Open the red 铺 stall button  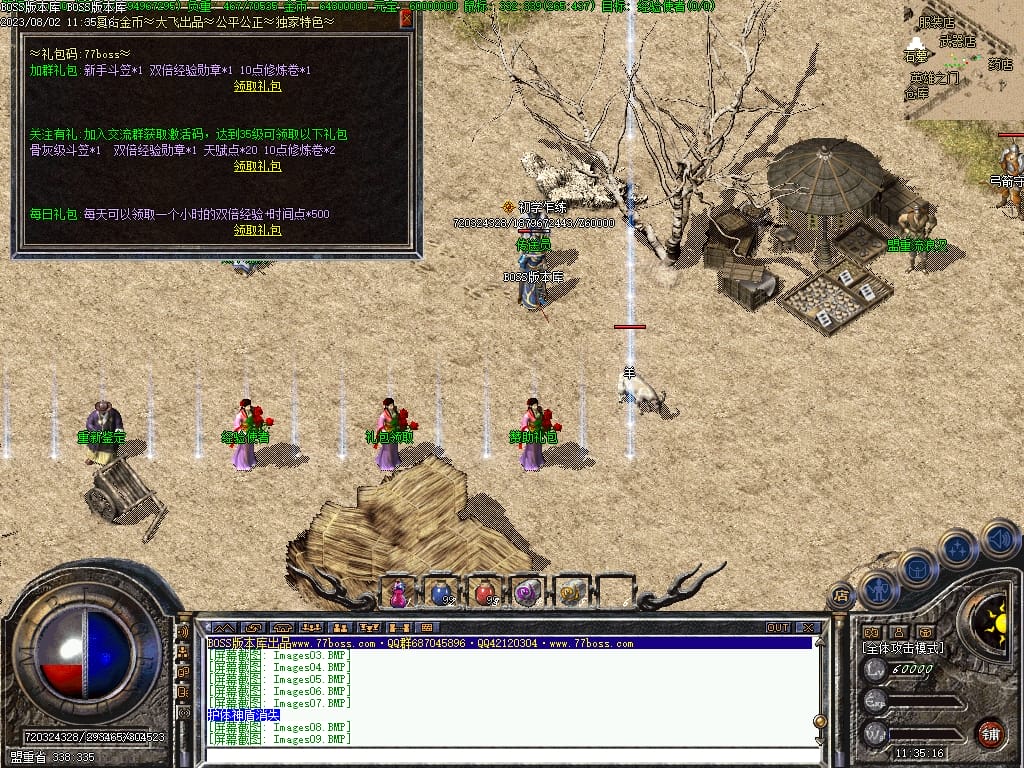pyautogui.click(x=990, y=732)
